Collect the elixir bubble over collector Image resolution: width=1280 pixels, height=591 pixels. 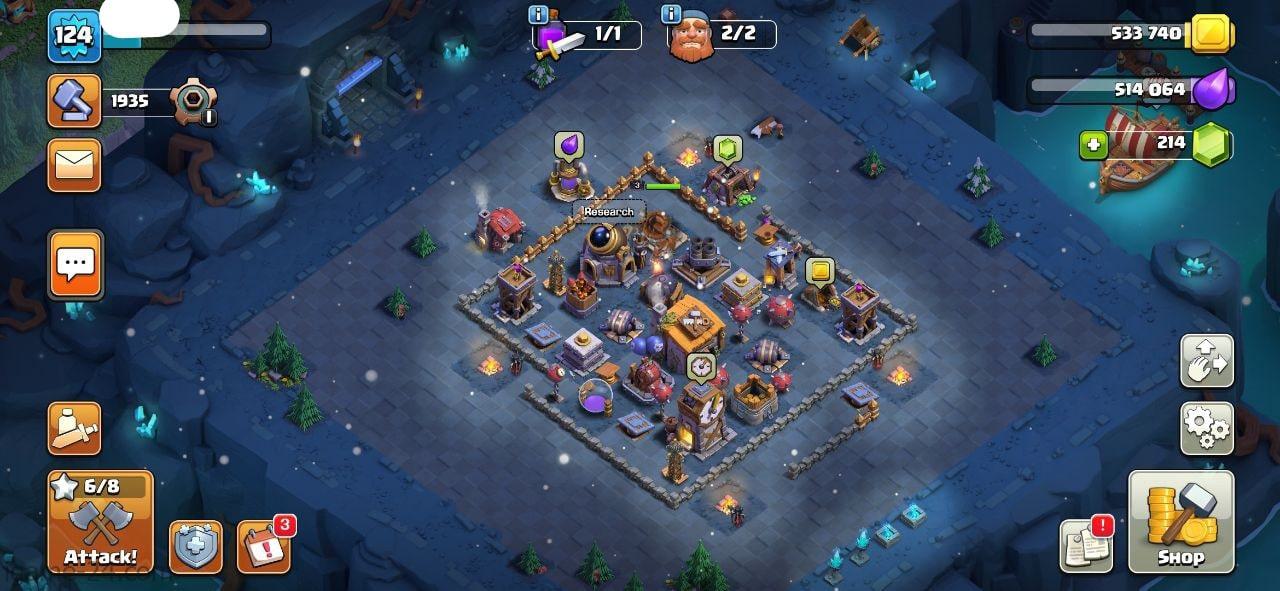click(x=569, y=146)
